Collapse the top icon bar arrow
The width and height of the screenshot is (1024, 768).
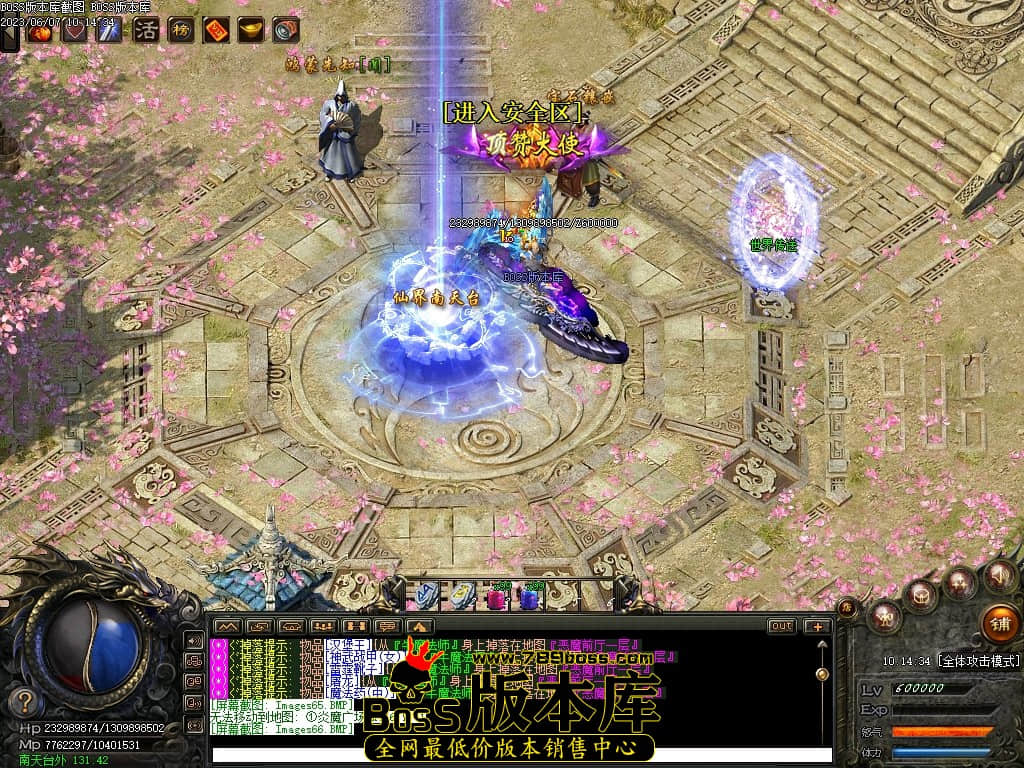10,37
